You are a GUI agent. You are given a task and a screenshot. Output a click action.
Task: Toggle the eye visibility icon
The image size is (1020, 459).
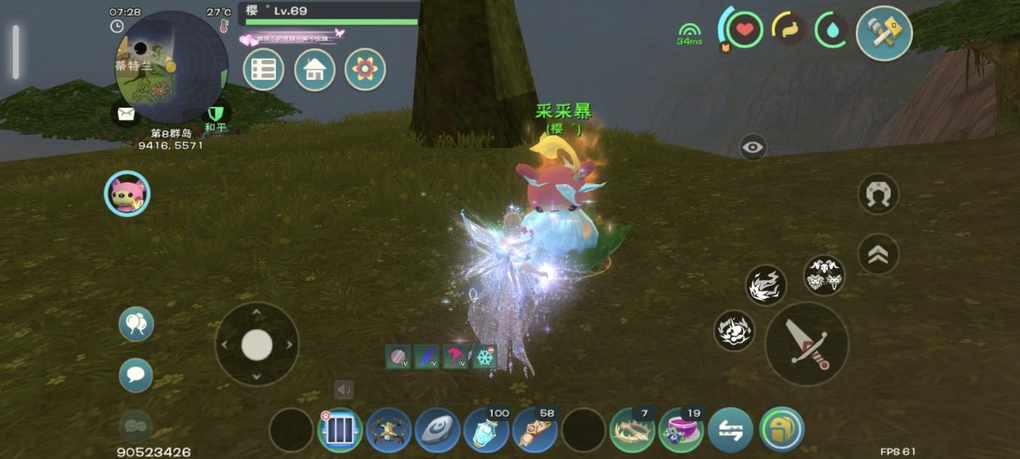753,148
